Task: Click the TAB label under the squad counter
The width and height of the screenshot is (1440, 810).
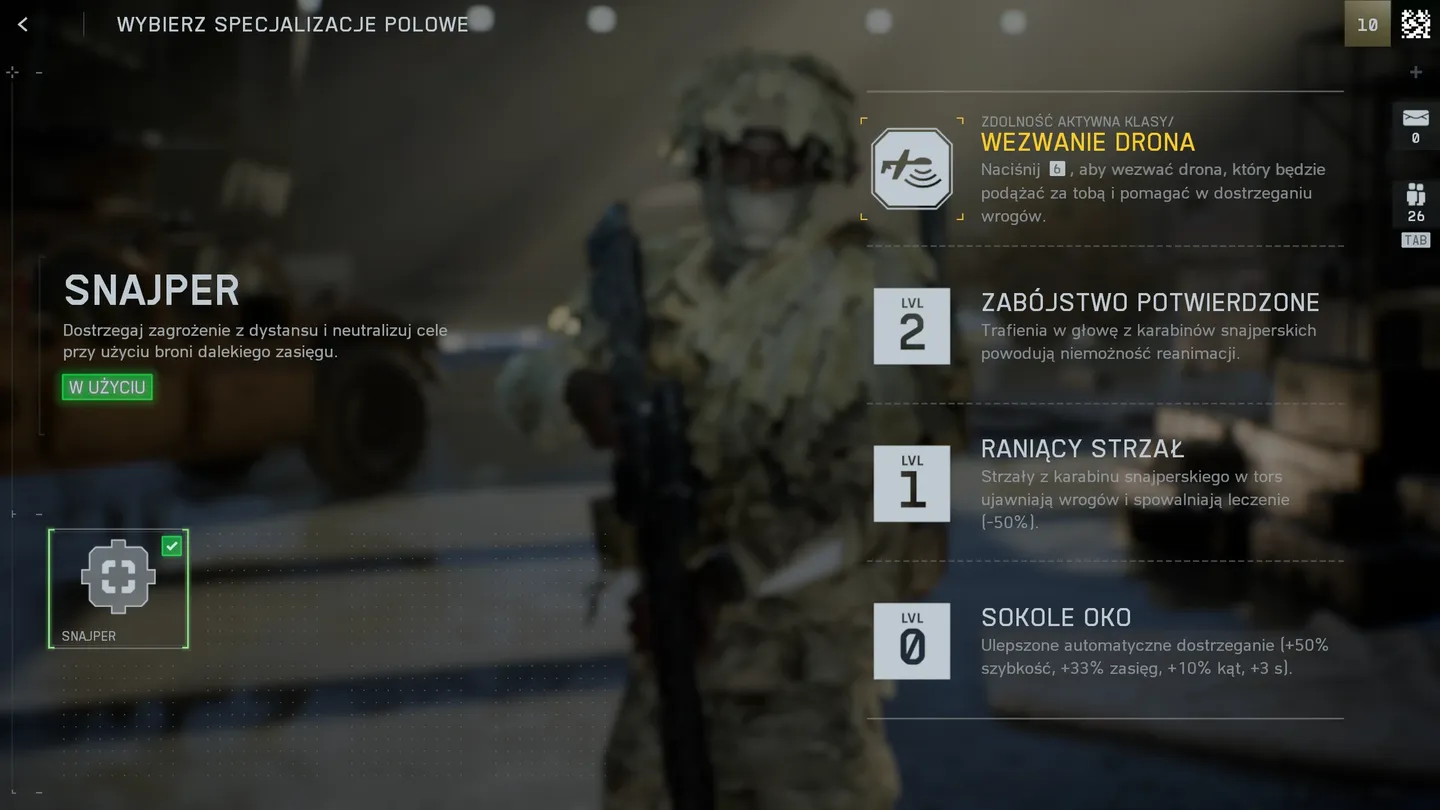Action: tap(1414, 240)
